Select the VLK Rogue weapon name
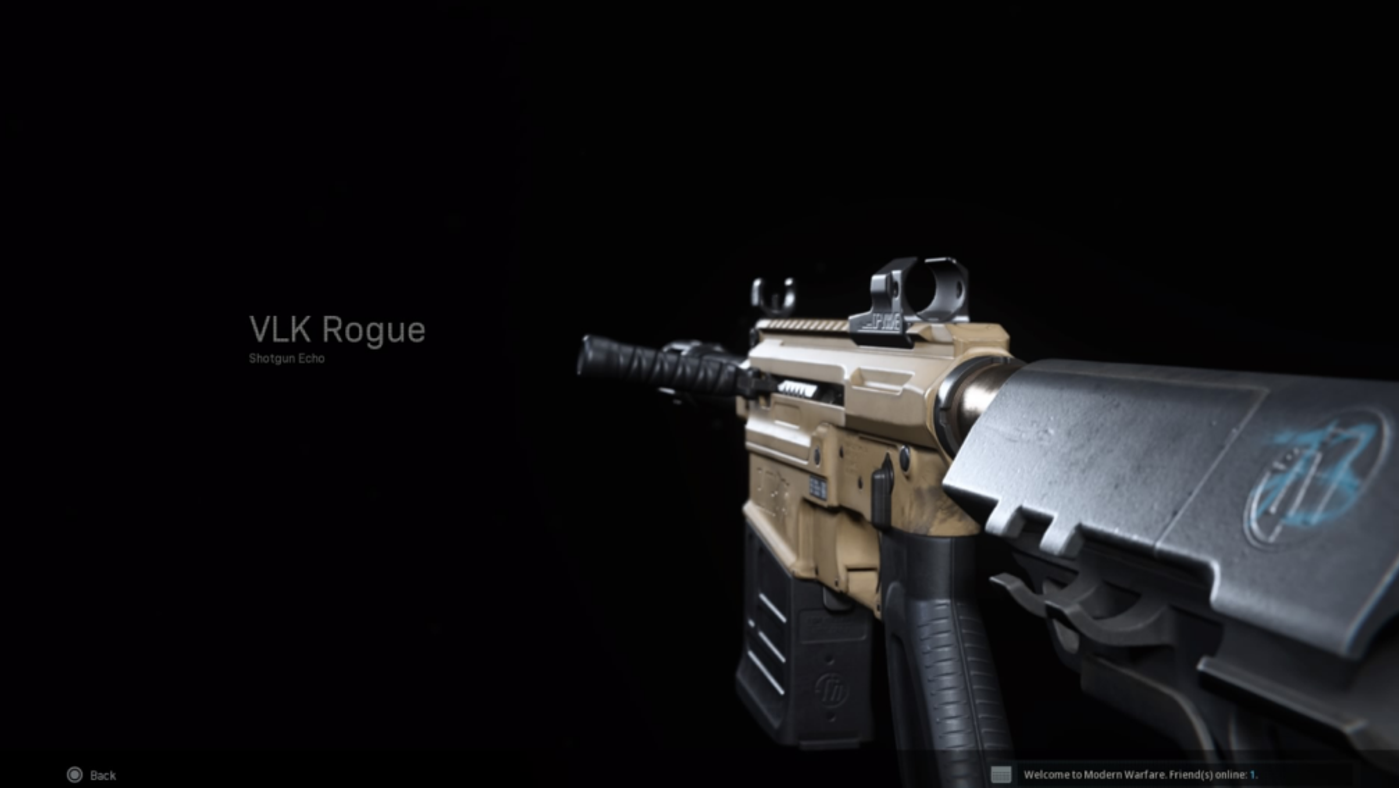The width and height of the screenshot is (1399, 788). tap(337, 330)
